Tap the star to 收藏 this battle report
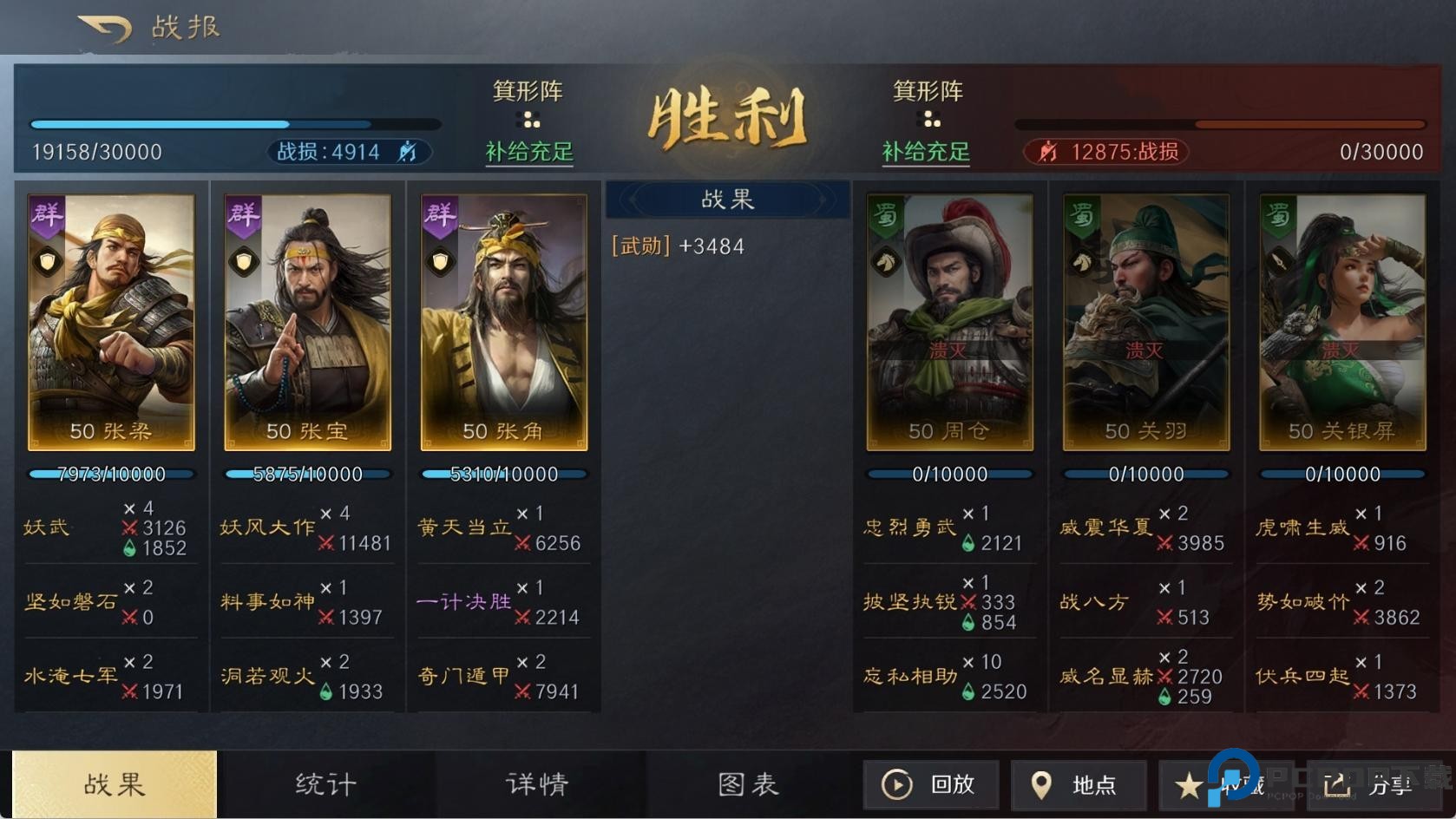This screenshot has height=819, width=1456. click(1190, 783)
